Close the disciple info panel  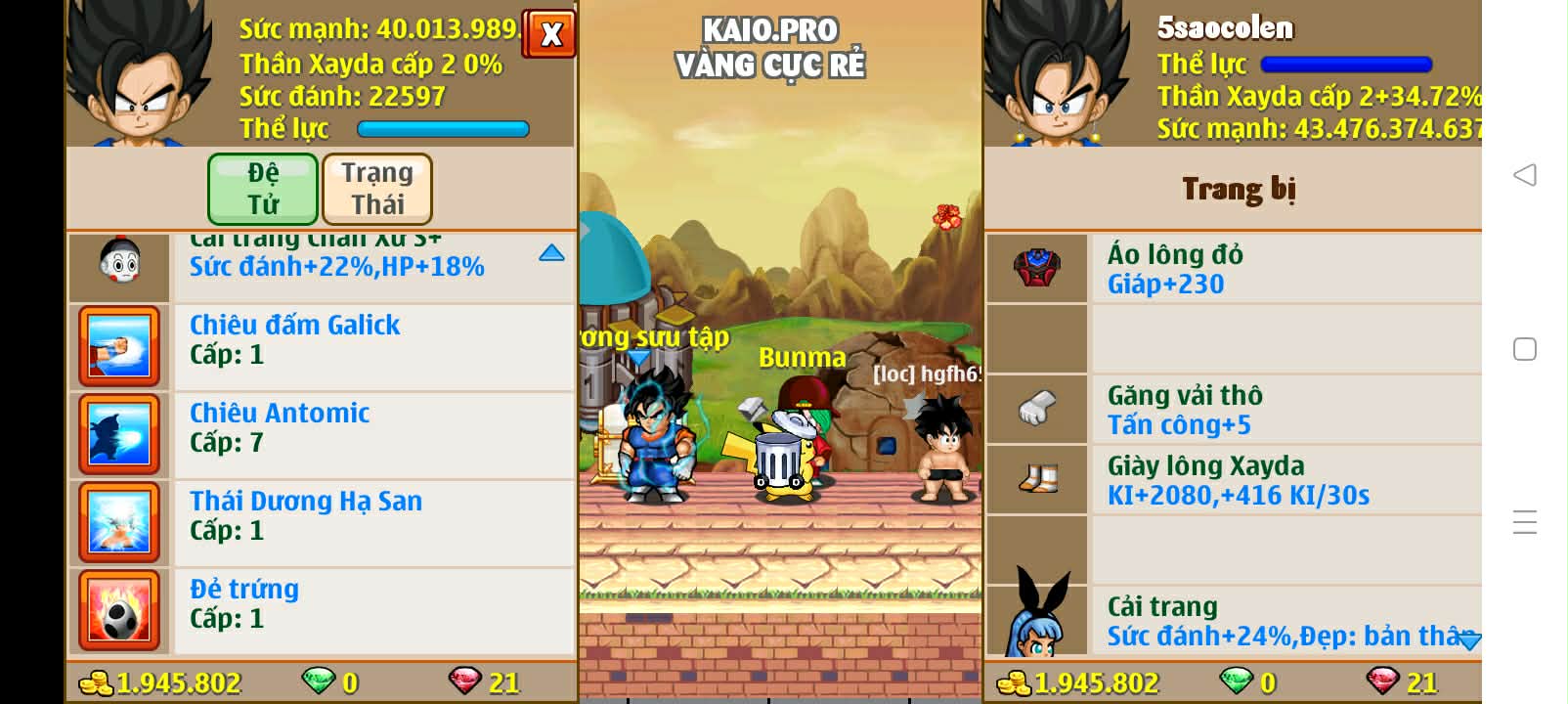click(x=550, y=34)
